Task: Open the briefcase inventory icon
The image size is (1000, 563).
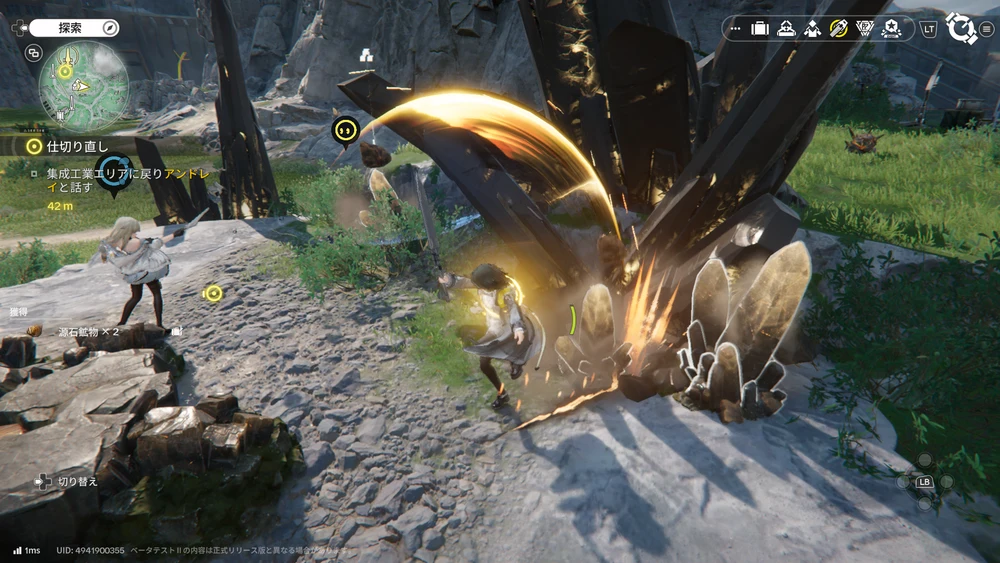Action: pyautogui.click(x=760, y=29)
